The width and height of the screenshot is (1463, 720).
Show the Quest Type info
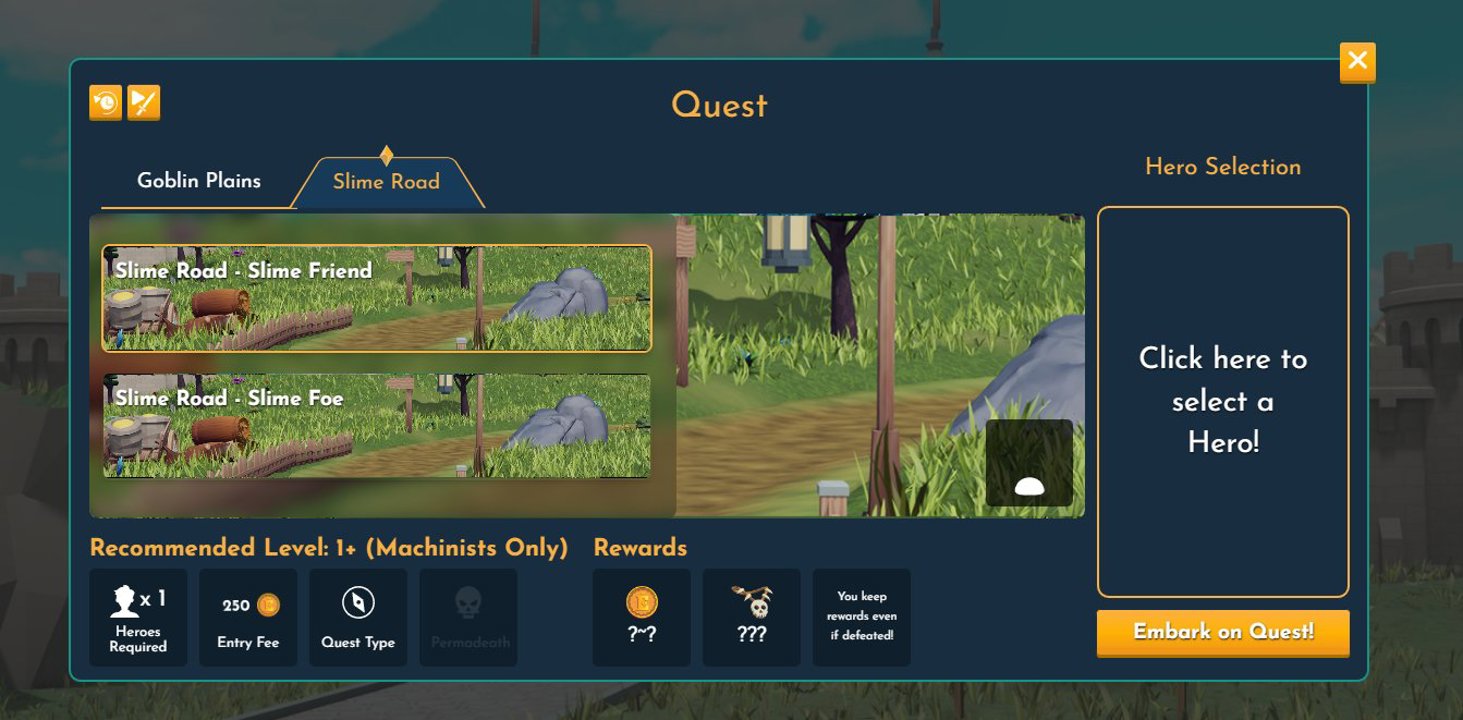[x=358, y=617]
